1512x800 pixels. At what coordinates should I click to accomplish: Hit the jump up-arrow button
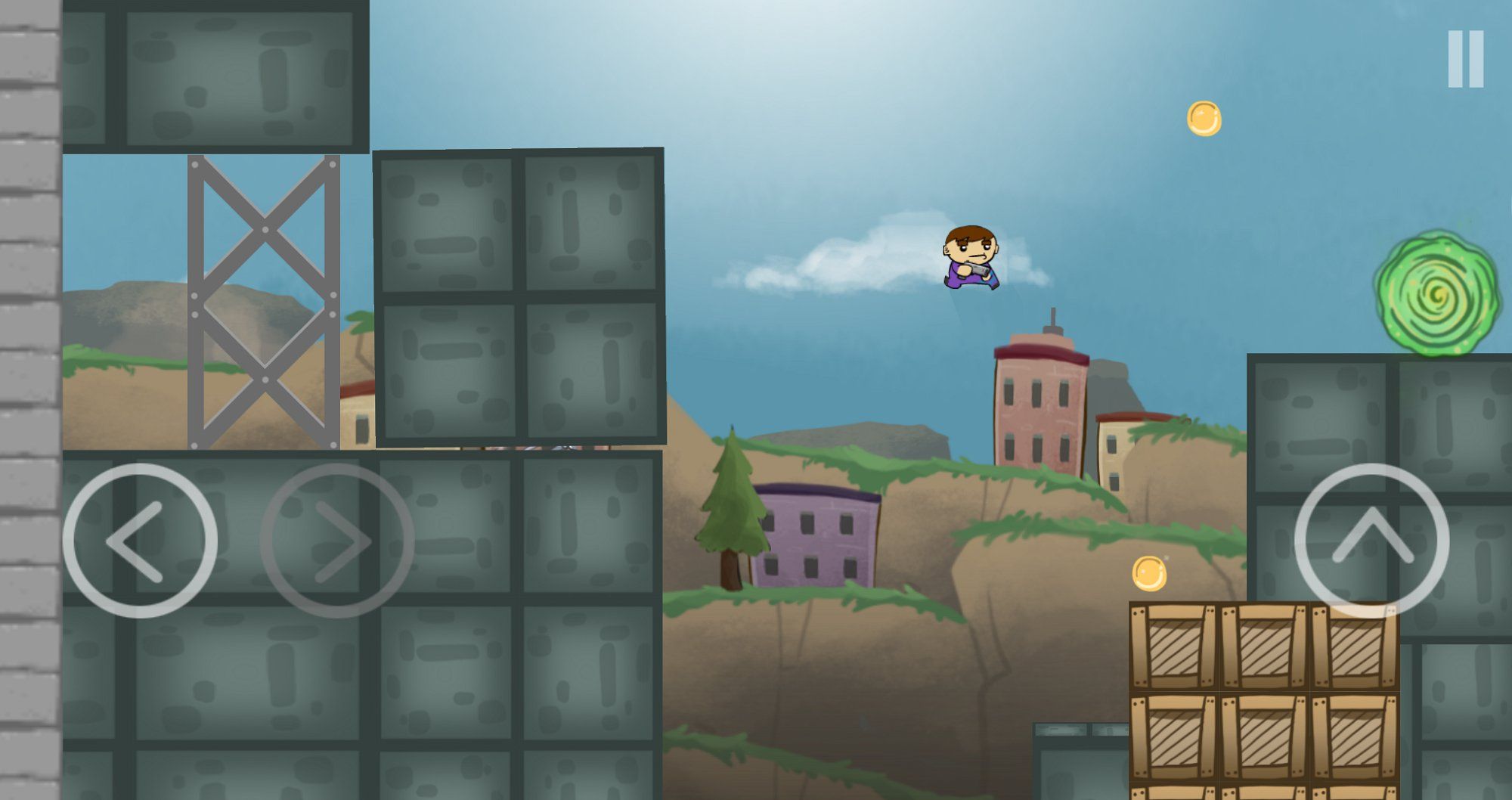coord(1371,541)
